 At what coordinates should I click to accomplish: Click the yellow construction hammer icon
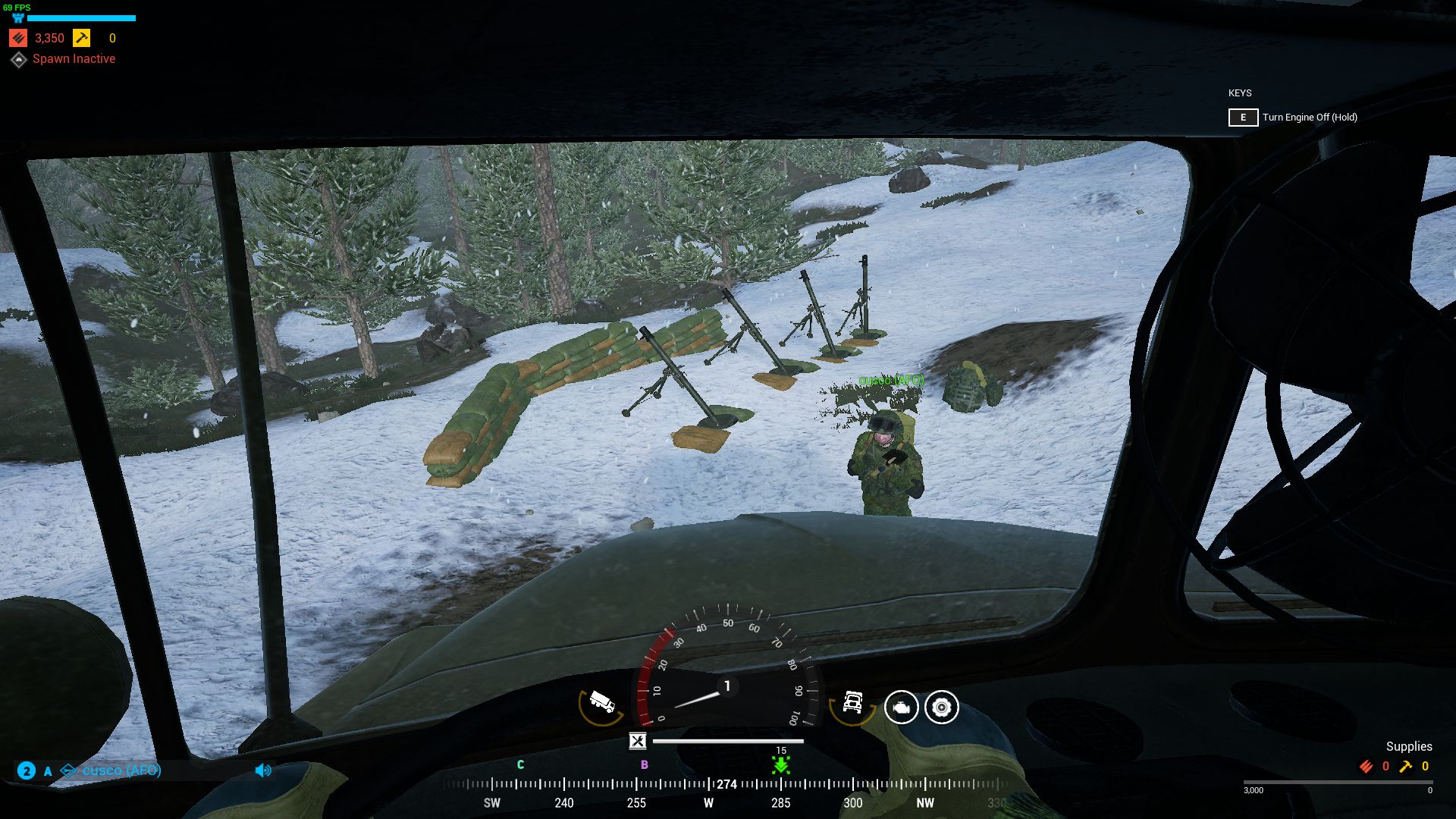(81, 38)
